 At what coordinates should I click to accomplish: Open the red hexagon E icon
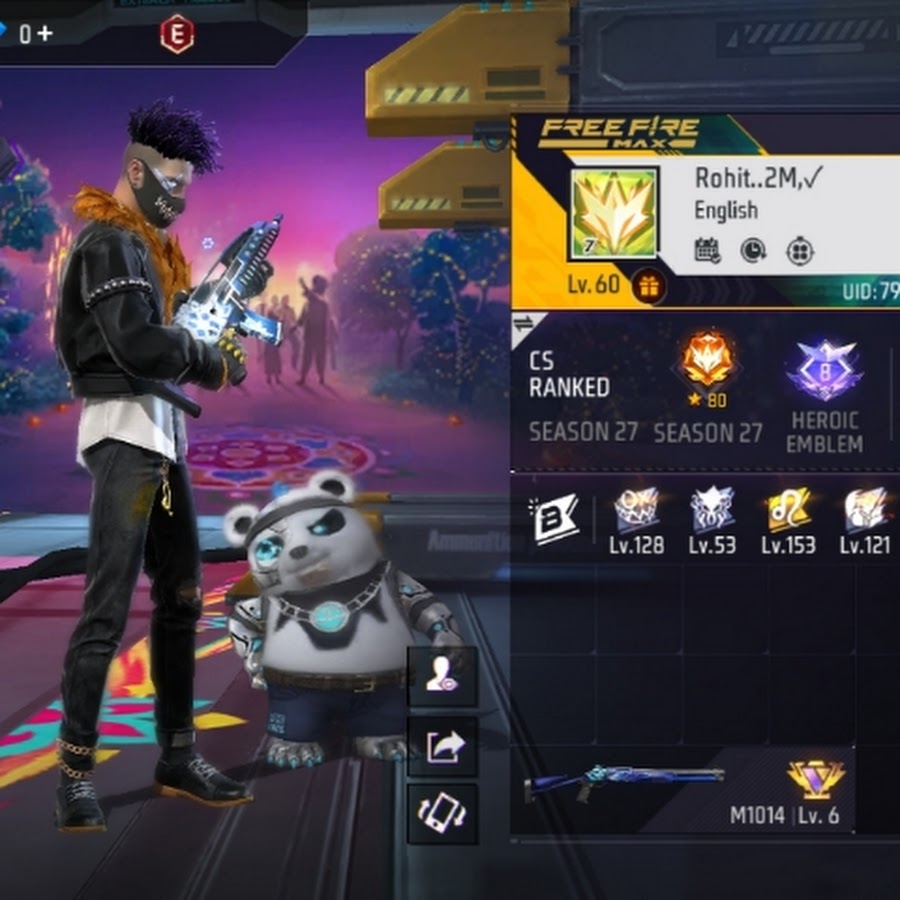176,35
